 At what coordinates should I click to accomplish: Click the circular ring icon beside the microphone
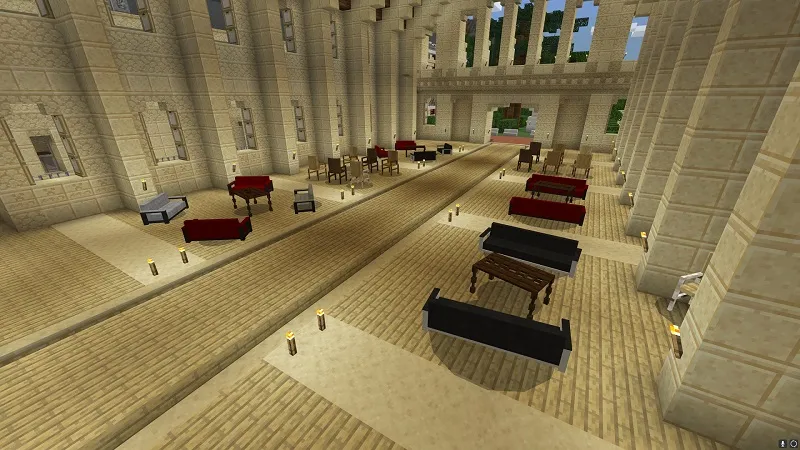pos(794,443)
